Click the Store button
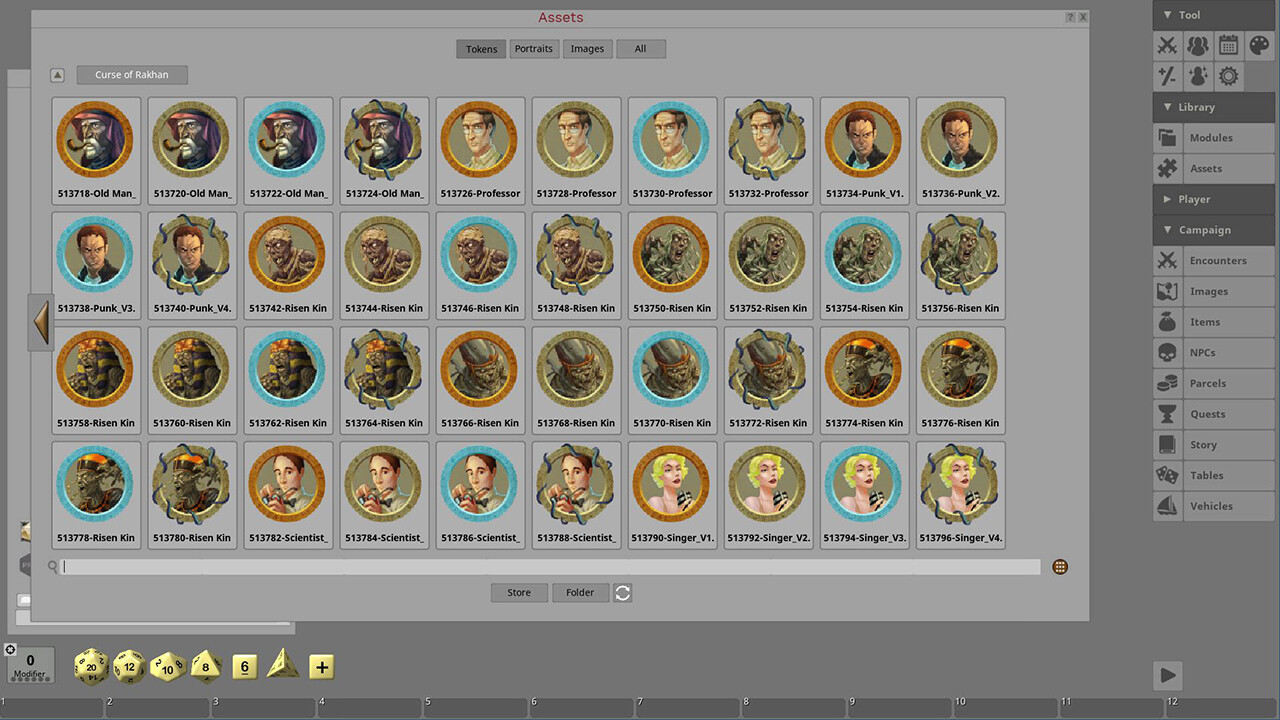Image resolution: width=1280 pixels, height=720 pixels. click(518, 592)
